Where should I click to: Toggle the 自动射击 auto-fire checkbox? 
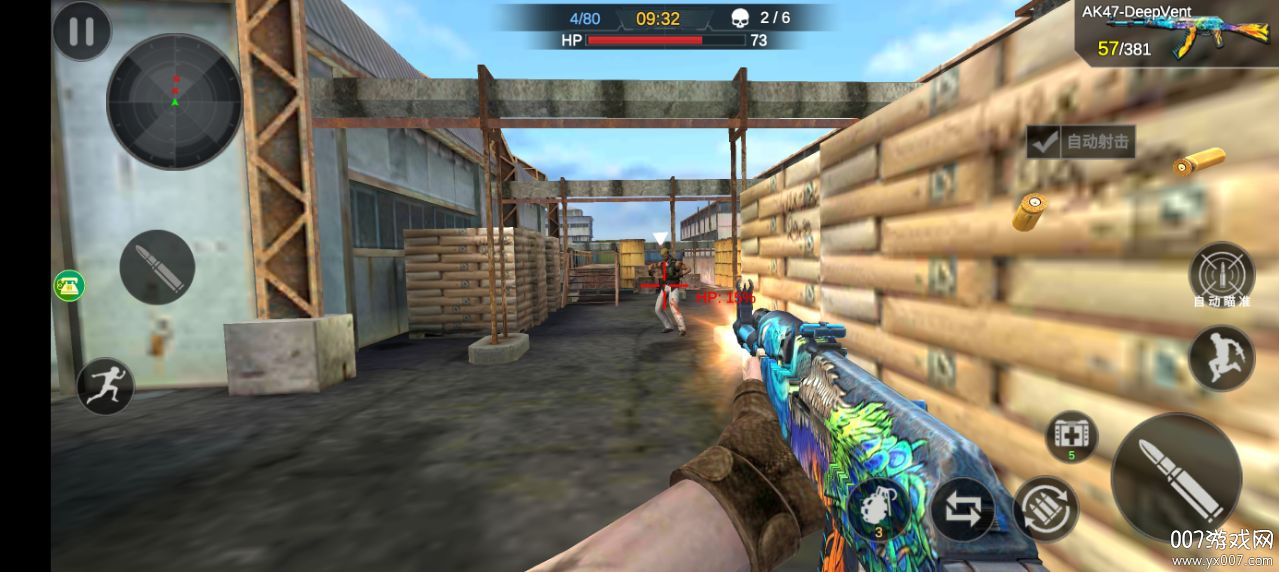(1045, 142)
